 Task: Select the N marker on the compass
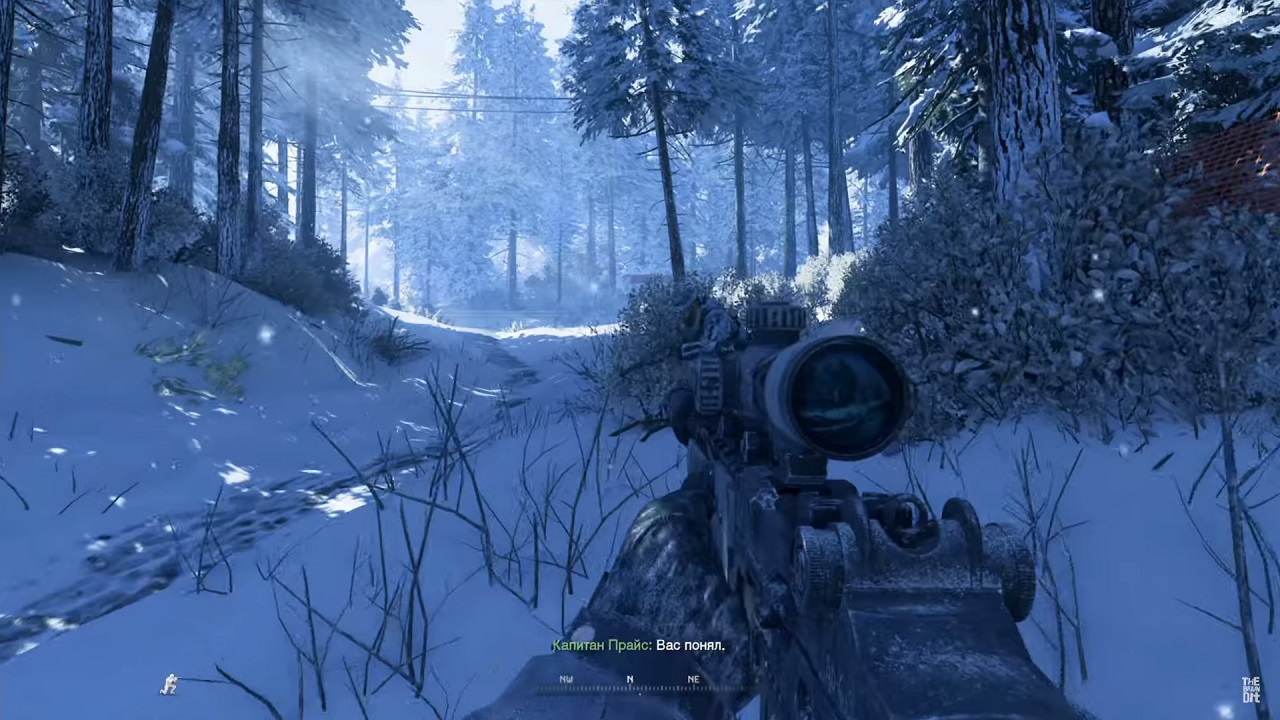[x=629, y=679]
